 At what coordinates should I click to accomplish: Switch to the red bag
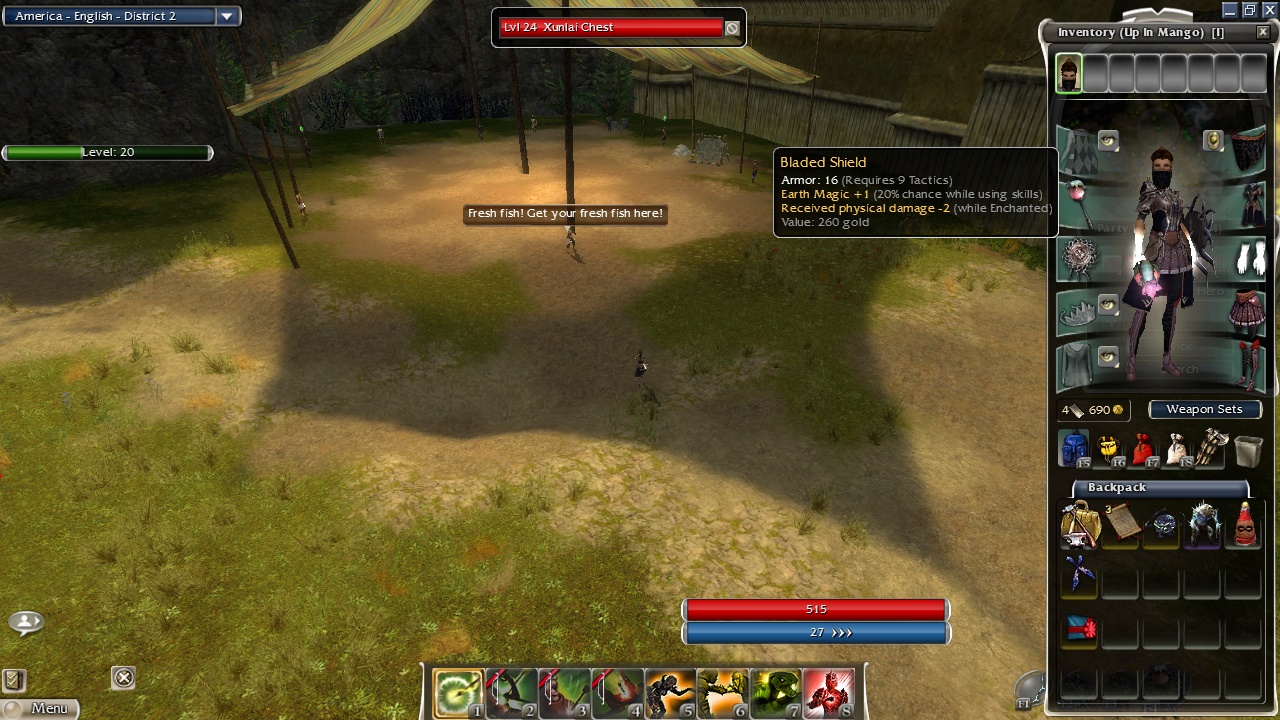(x=1143, y=449)
